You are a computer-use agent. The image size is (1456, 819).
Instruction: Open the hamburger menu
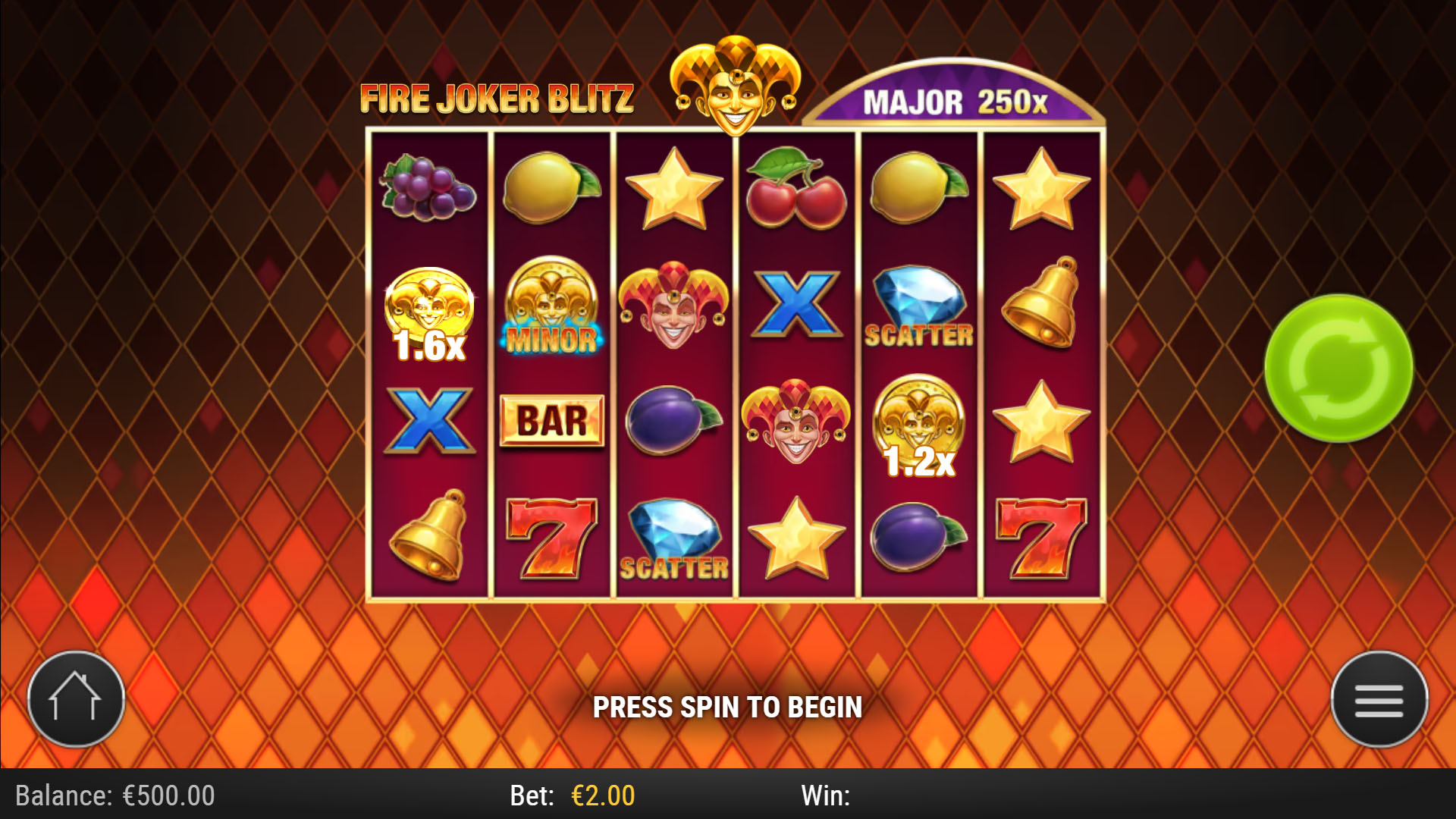click(x=1379, y=699)
